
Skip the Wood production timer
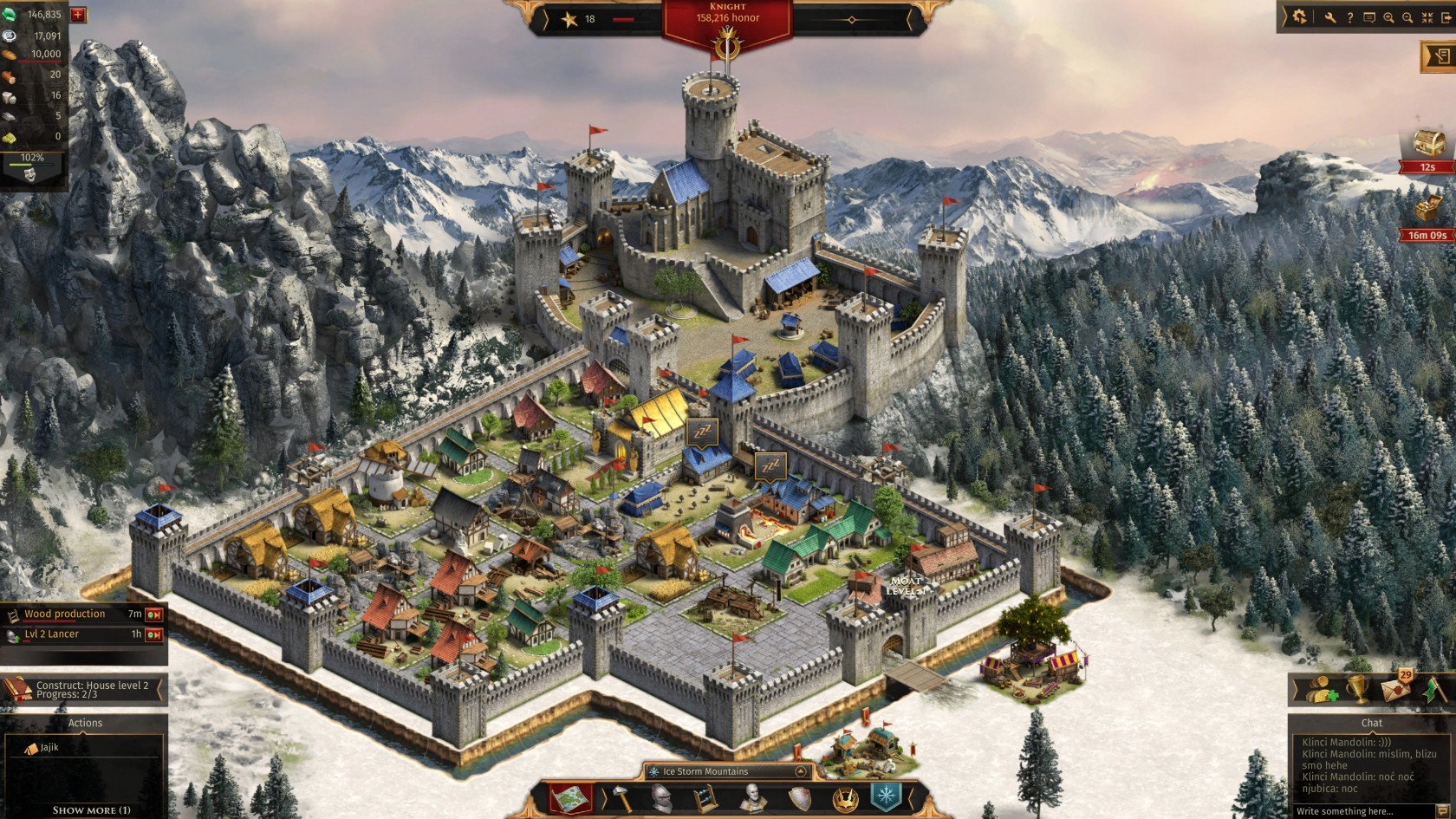(x=154, y=614)
